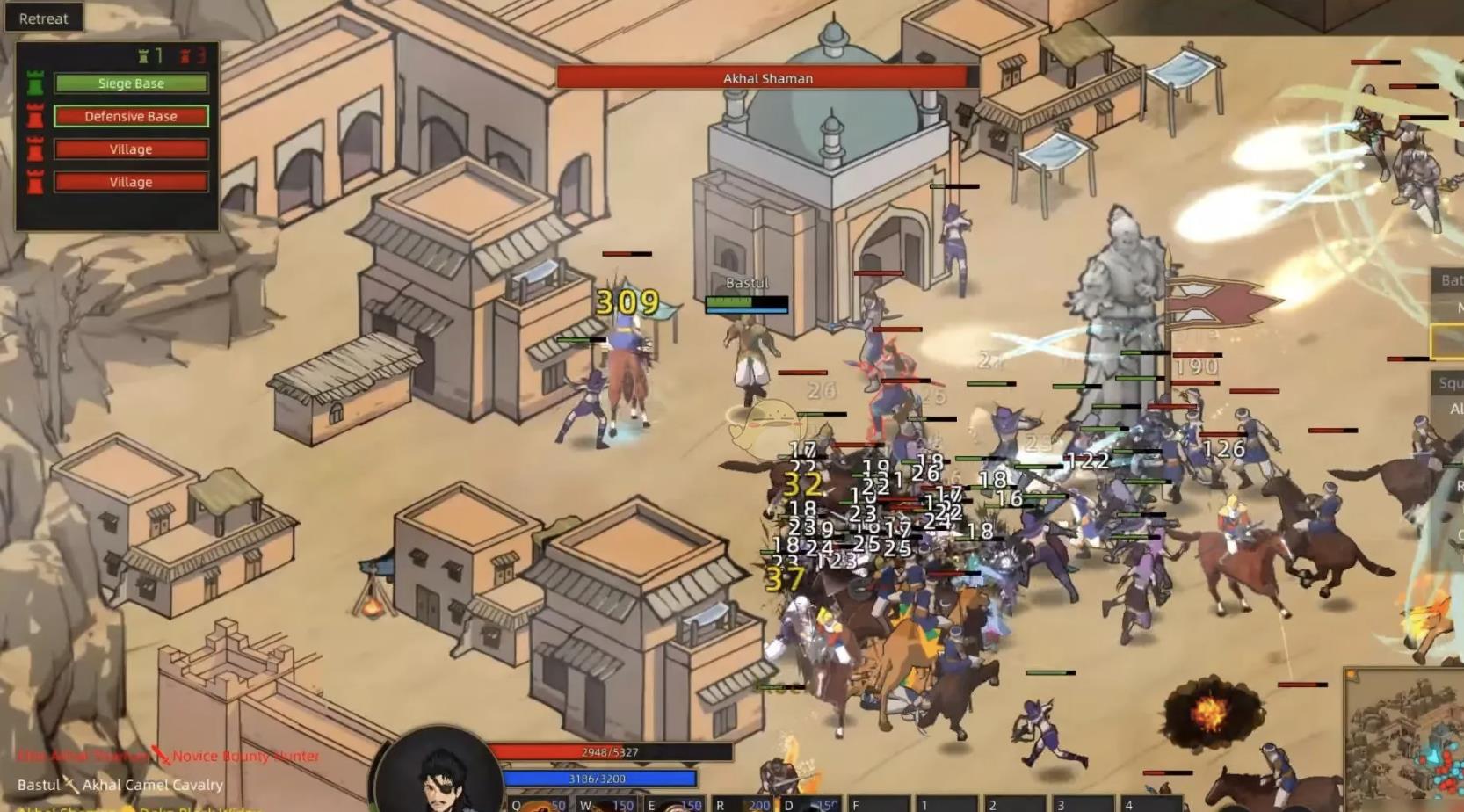Select the Siege Base objective

[131, 83]
